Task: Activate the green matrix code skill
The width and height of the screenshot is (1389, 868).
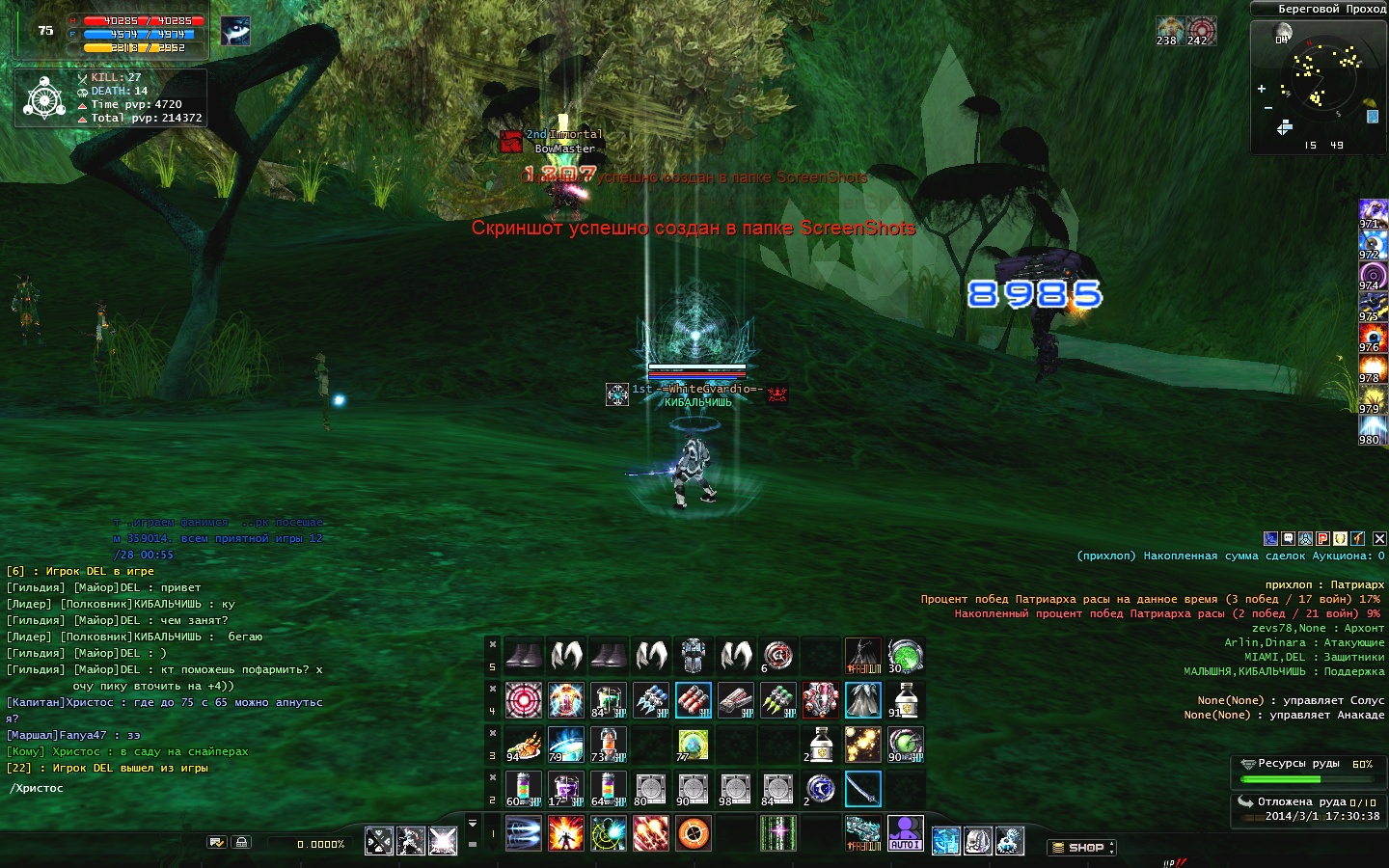Action: pos(777,833)
